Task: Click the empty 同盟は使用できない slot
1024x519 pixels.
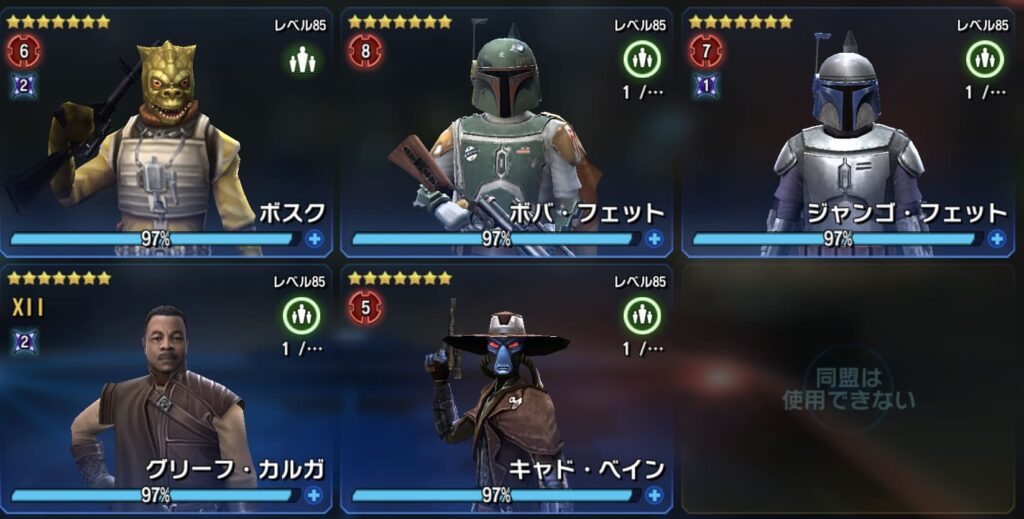Action: point(848,388)
